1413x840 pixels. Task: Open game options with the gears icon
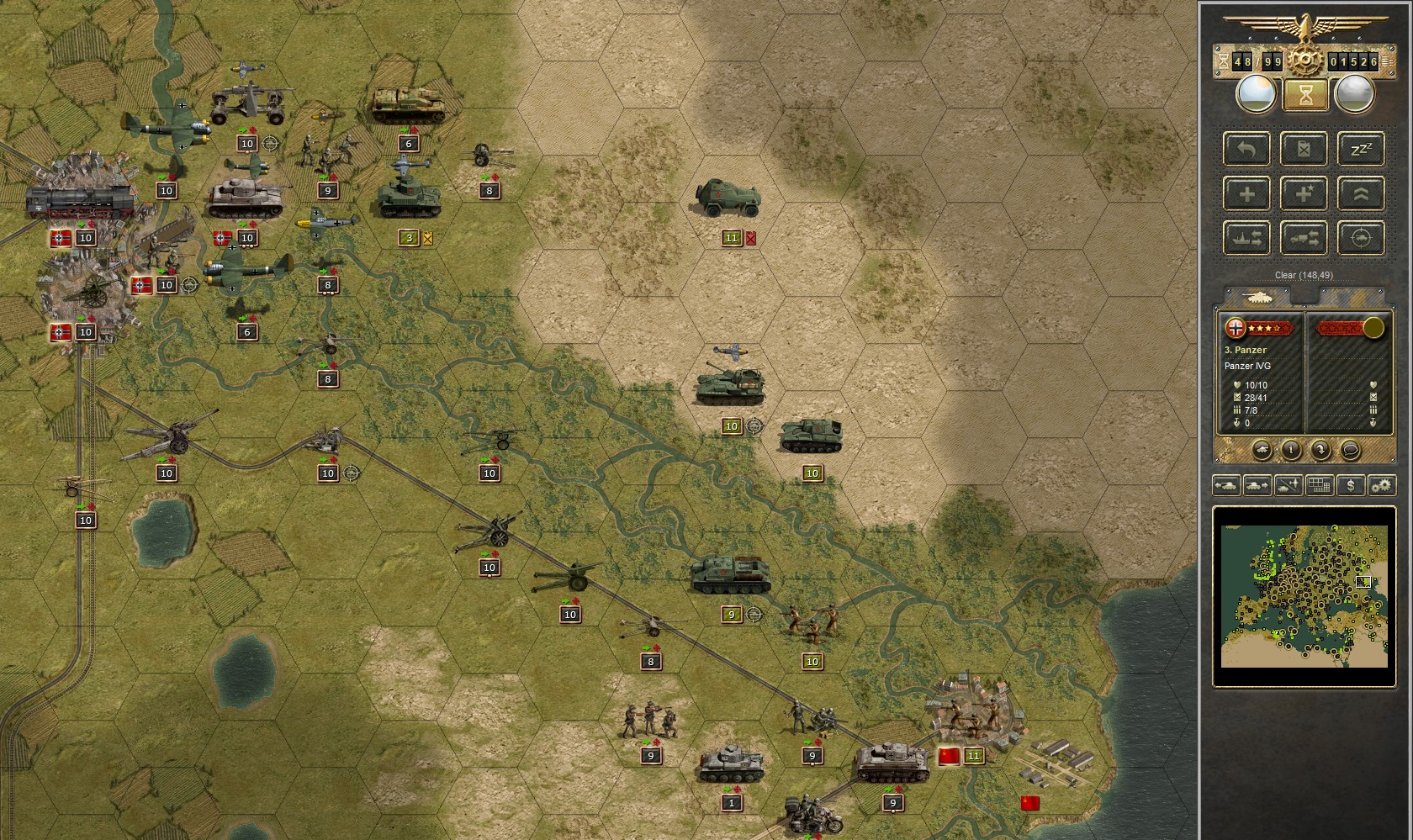1380,485
